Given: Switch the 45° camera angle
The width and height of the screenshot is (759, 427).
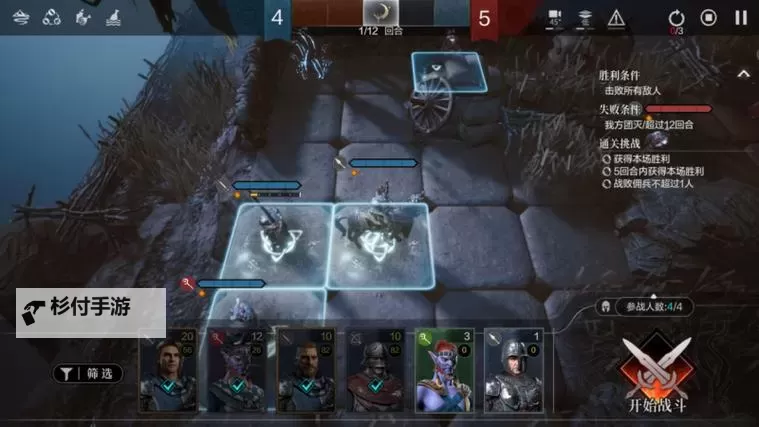Looking at the screenshot, I should pos(555,18).
